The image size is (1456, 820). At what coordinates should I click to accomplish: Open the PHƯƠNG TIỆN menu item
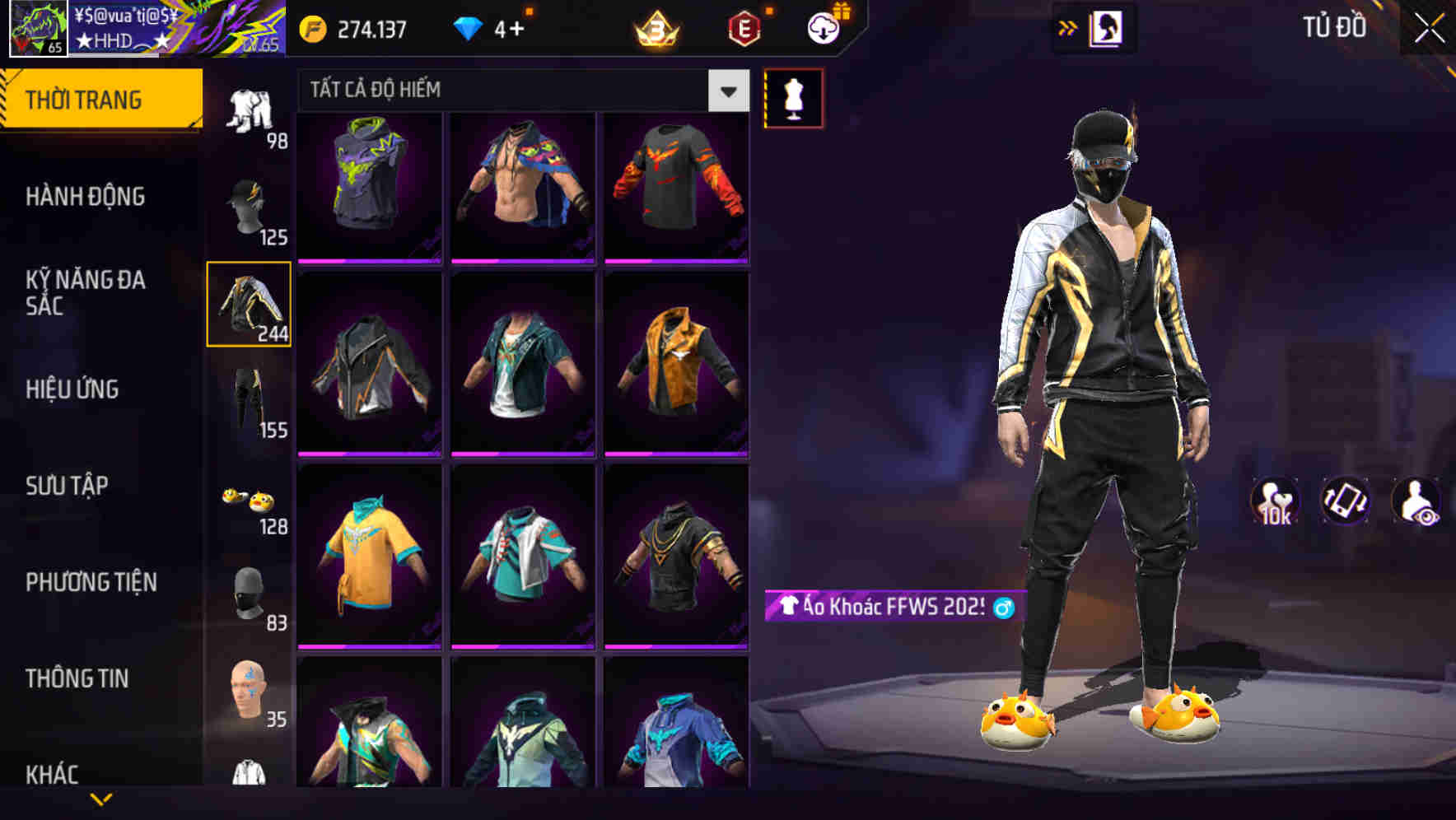click(91, 582)
